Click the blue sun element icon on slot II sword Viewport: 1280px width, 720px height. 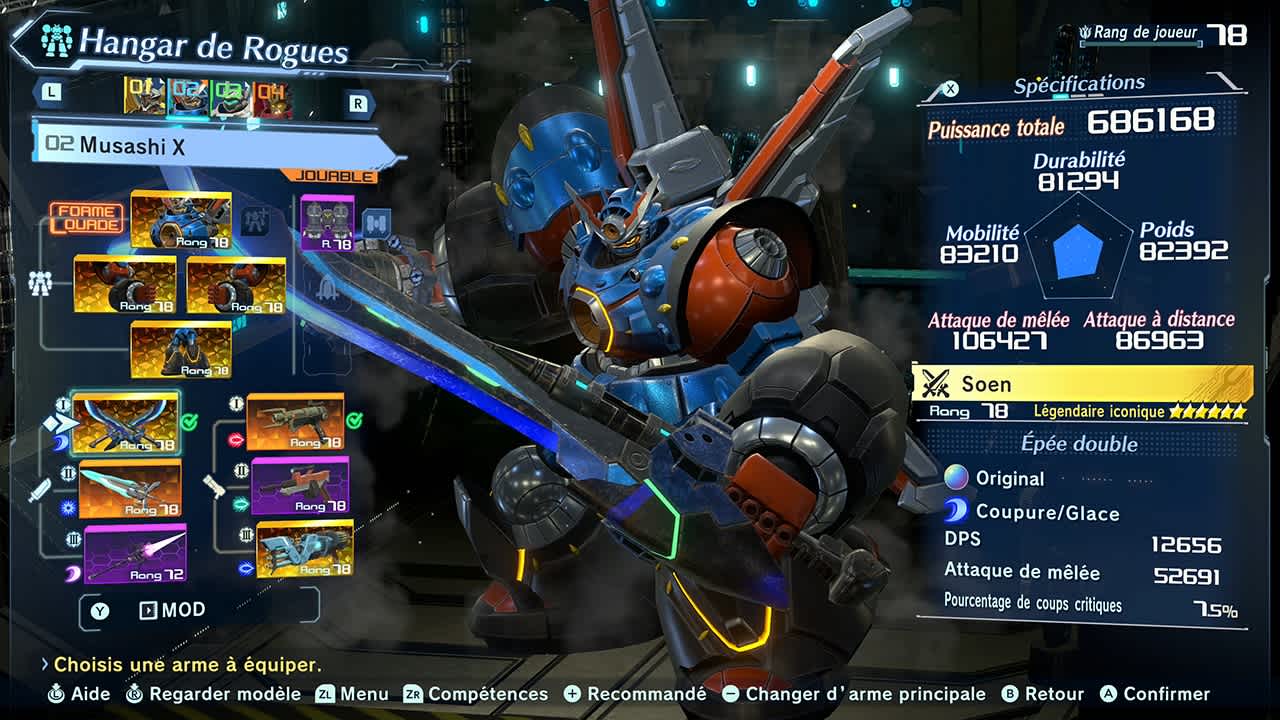69,505
